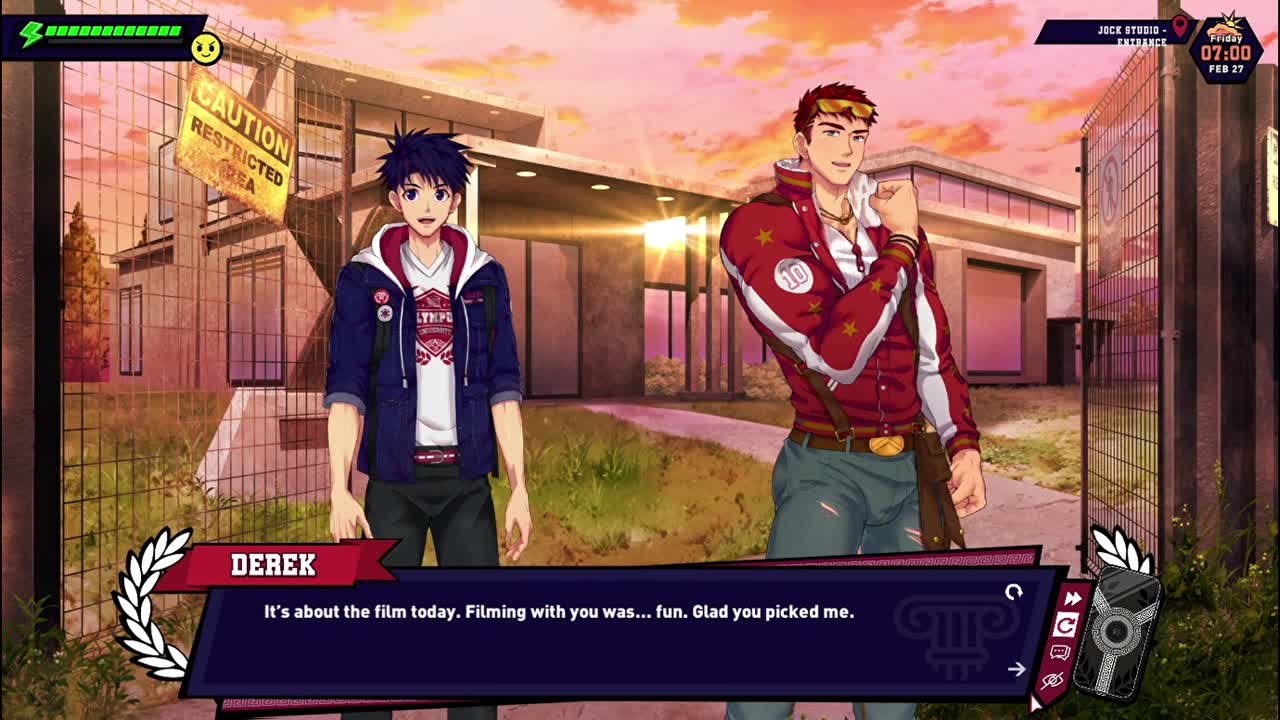This screenshot has width=1280, height=720.
Task: Open the dialogue history log
Action: (x=1060, y=653)
